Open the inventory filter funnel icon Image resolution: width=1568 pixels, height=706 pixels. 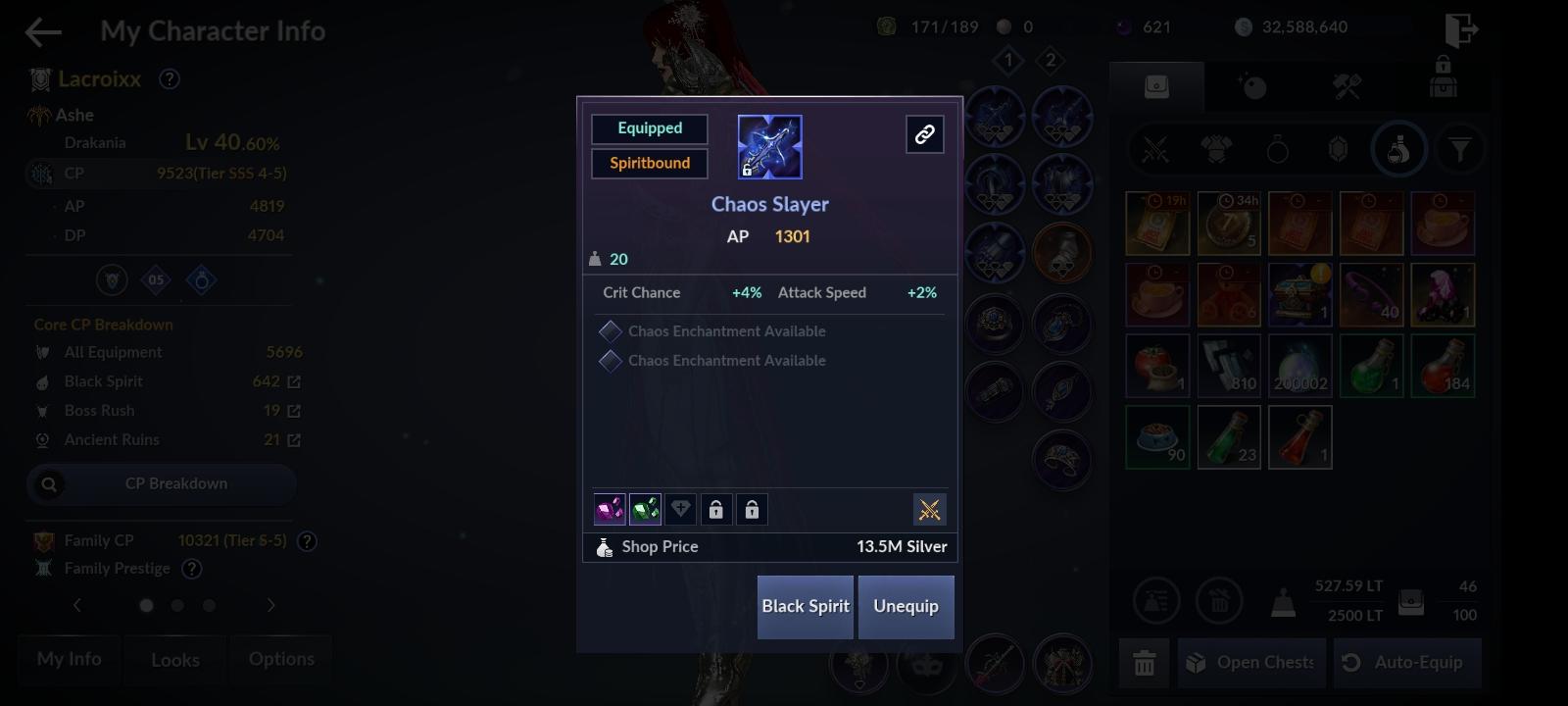tap(1460, 149)
